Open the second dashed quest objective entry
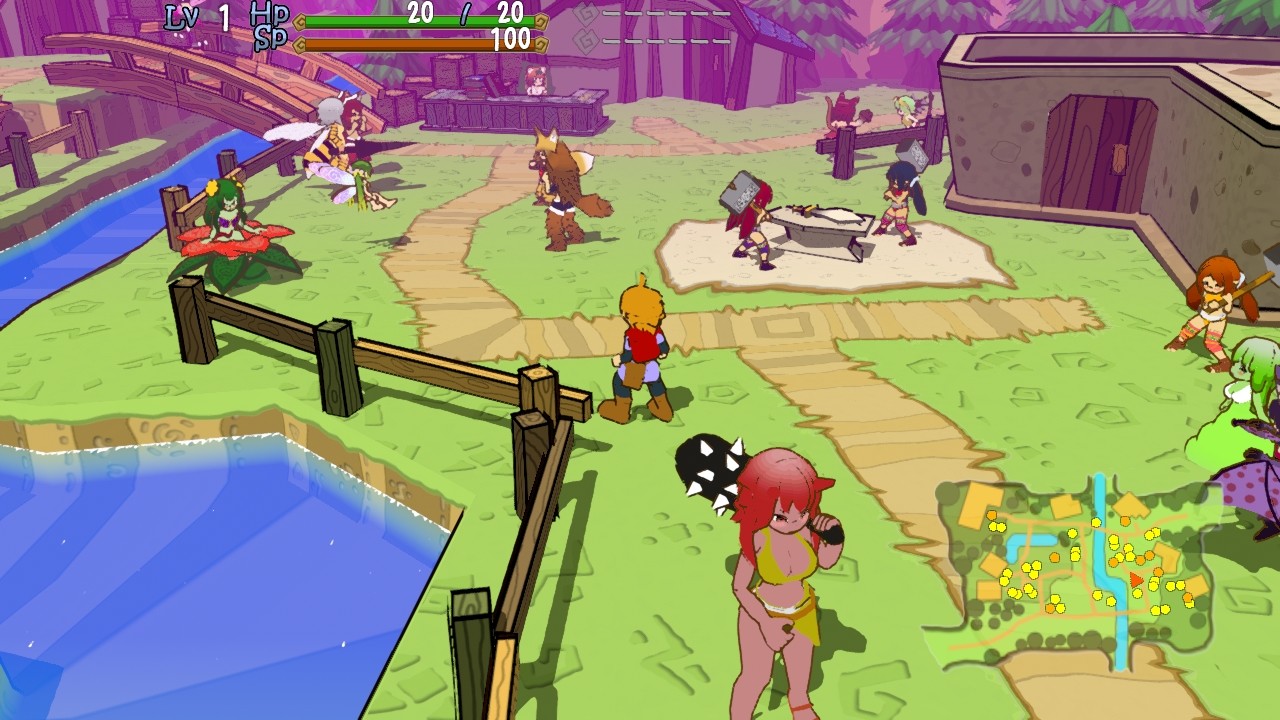The height and width of the screenshot is (720, 1280). 665,40
